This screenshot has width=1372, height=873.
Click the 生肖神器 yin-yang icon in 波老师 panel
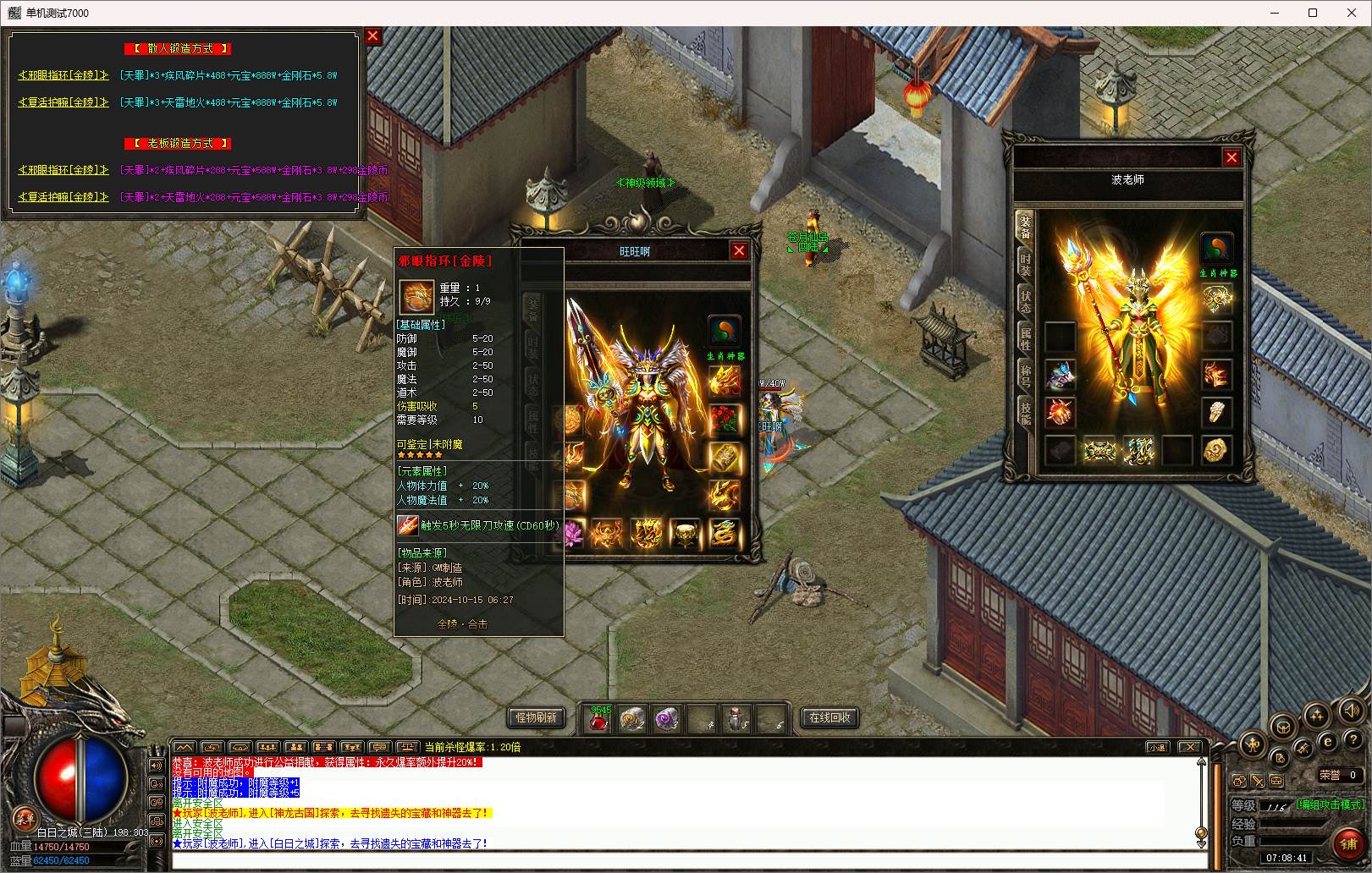(x=1219, y=250)
